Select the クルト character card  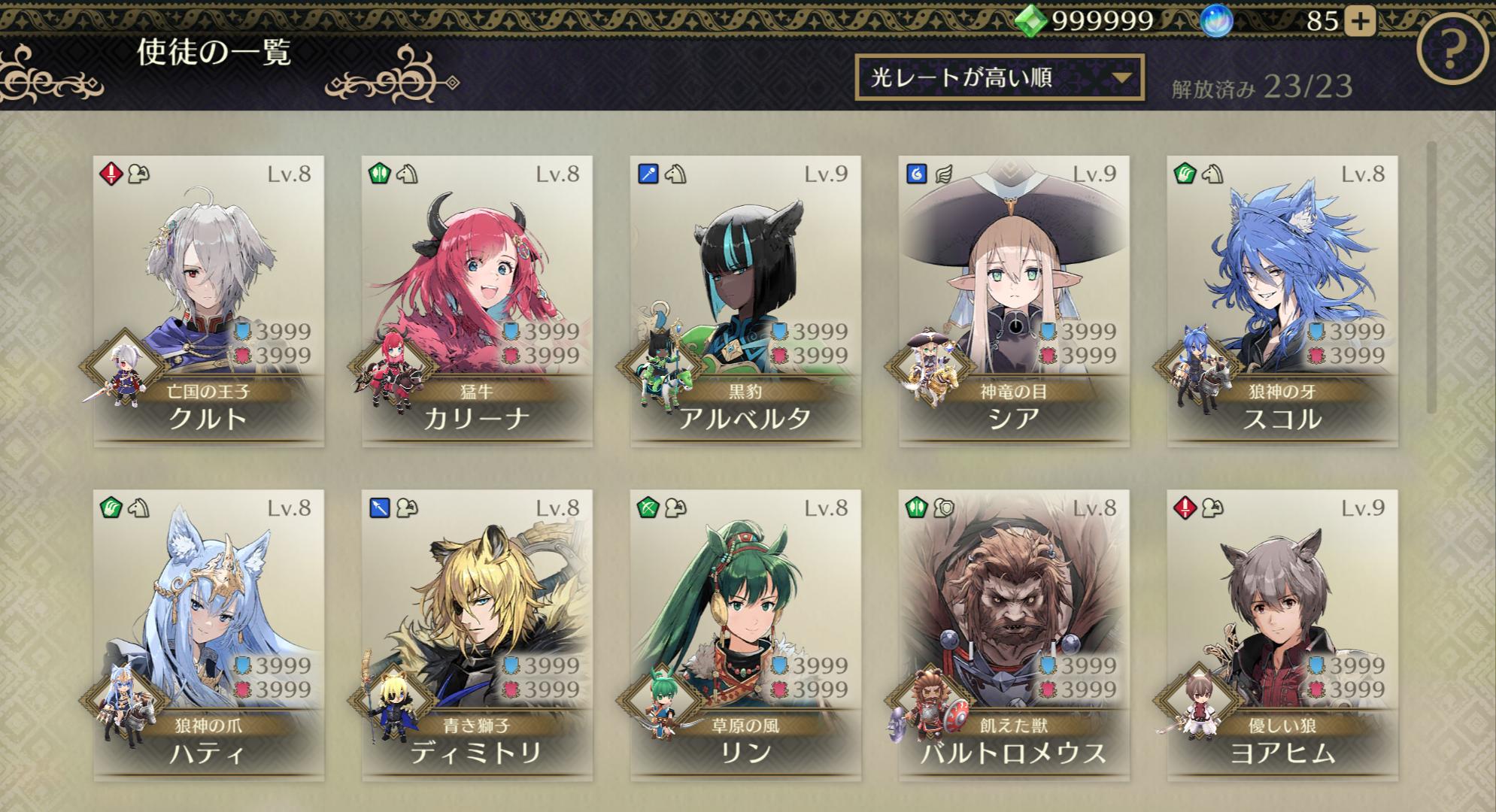coord(208,301)
